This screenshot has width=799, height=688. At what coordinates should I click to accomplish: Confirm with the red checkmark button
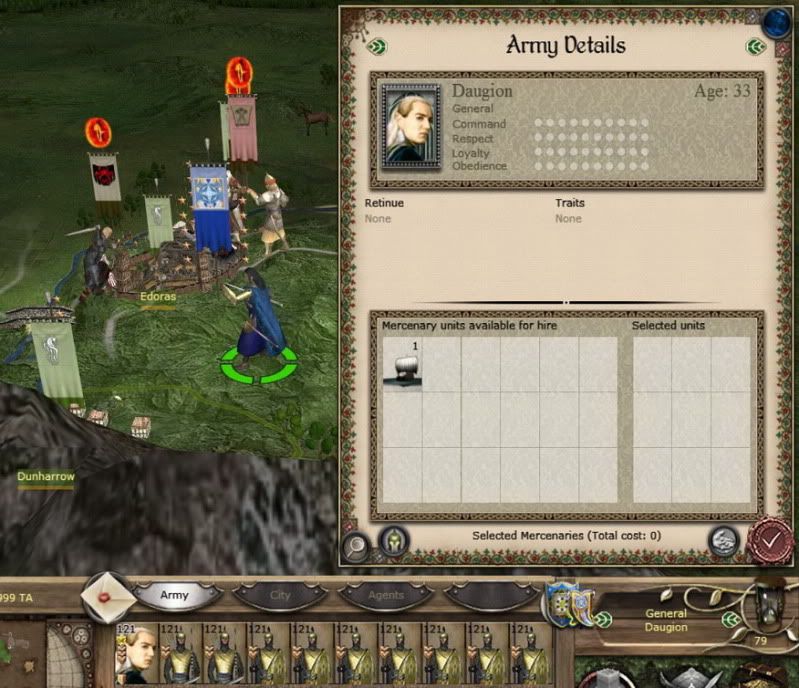click(769, 540)
